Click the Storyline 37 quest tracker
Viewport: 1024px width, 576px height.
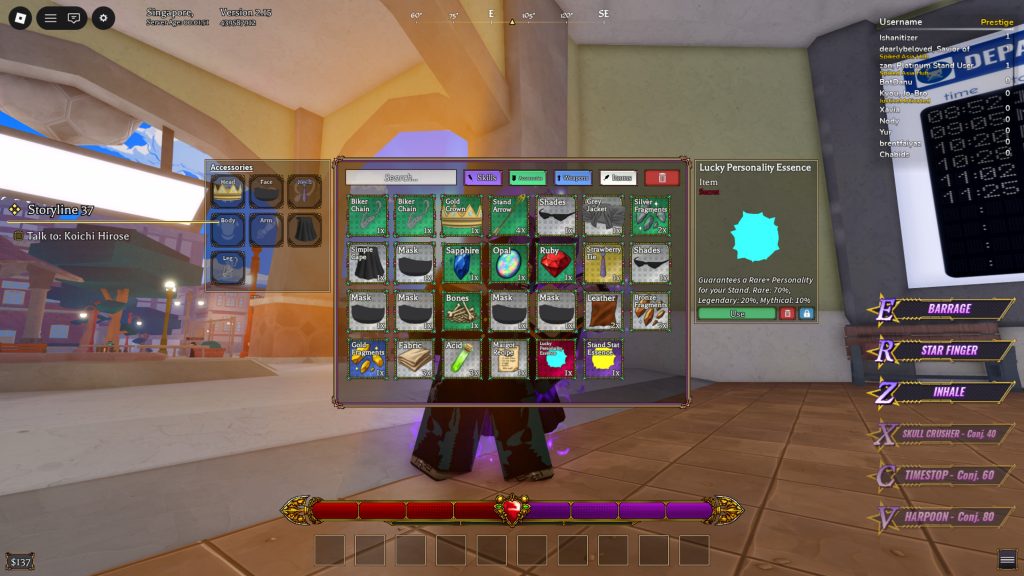(60, 210)
